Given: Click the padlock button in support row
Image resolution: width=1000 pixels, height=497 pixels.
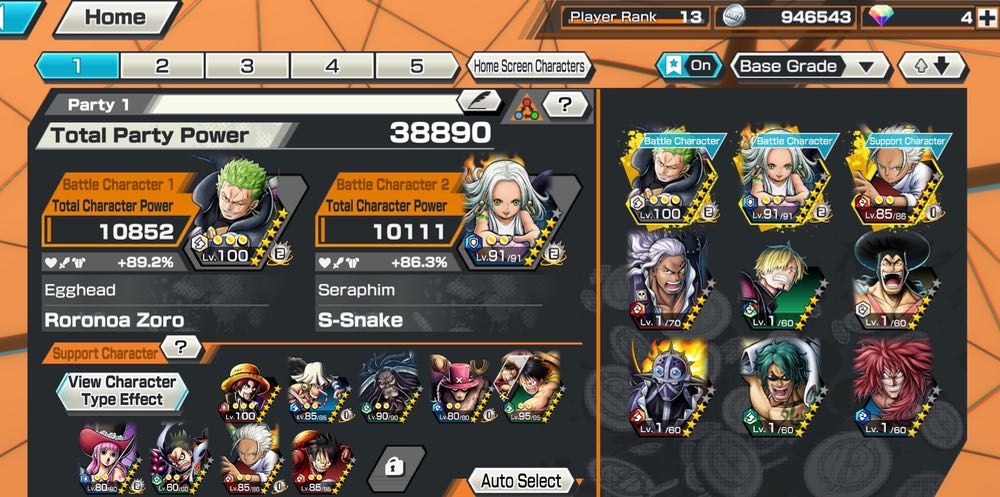Looking at the screenshot, I should [399, 465].
